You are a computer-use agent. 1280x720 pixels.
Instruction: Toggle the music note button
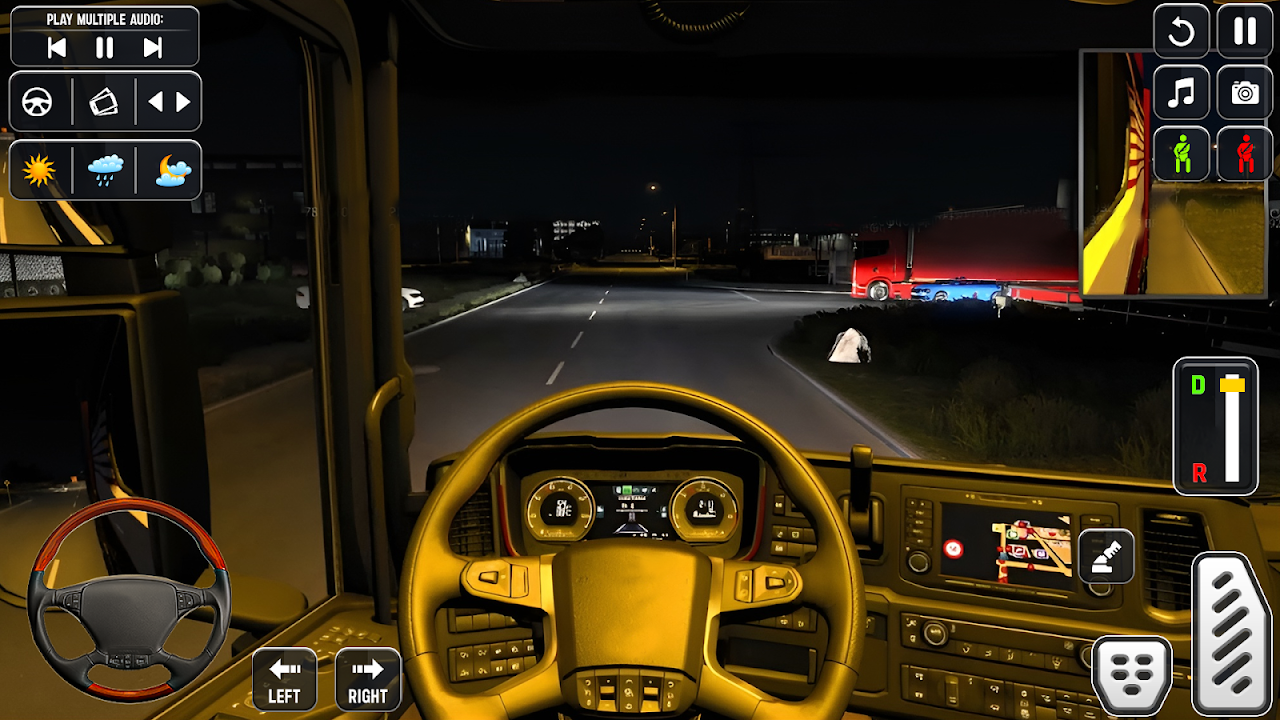[x=1181, y=94]
